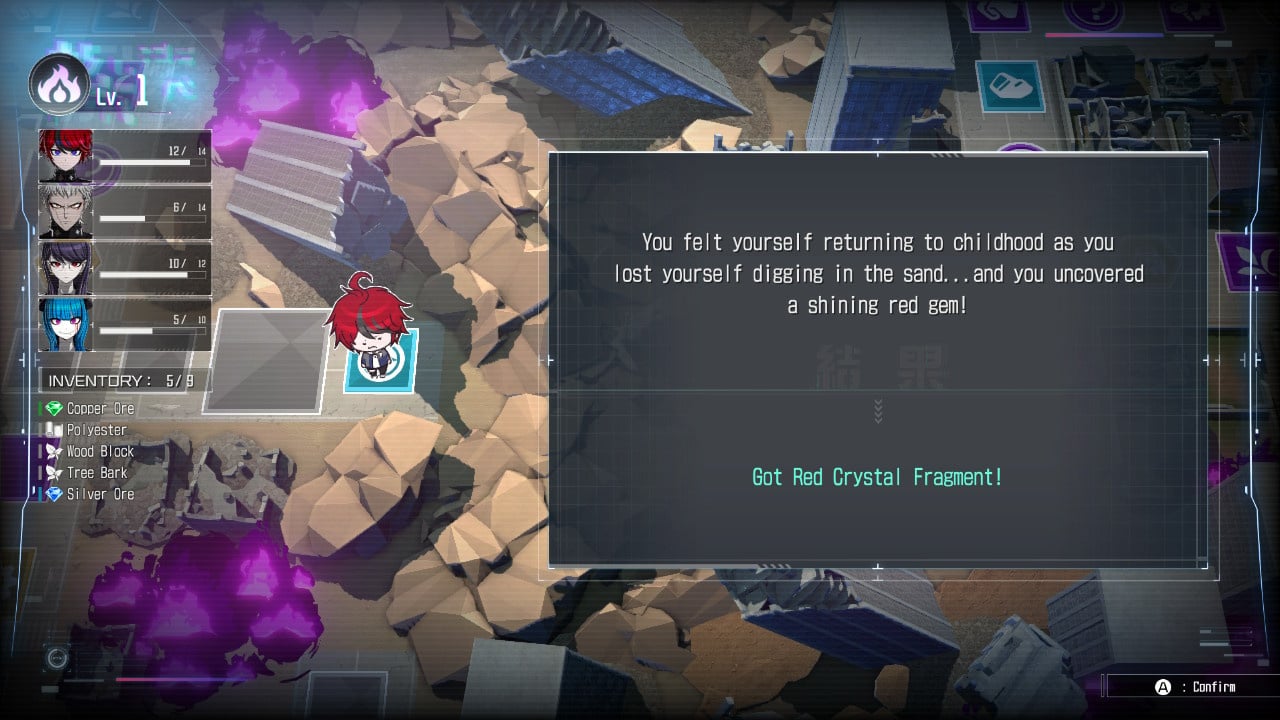Image resolution: width=1280 pixels, height=720 pixels.
Task: Pick Wood Block from the inventory
Action: point(99,451)
